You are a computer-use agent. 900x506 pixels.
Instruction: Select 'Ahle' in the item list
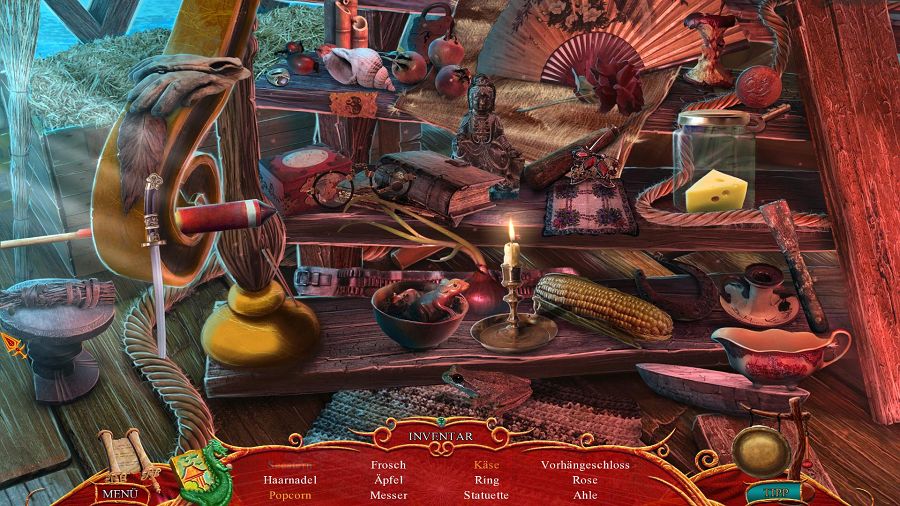click(585, 495)
